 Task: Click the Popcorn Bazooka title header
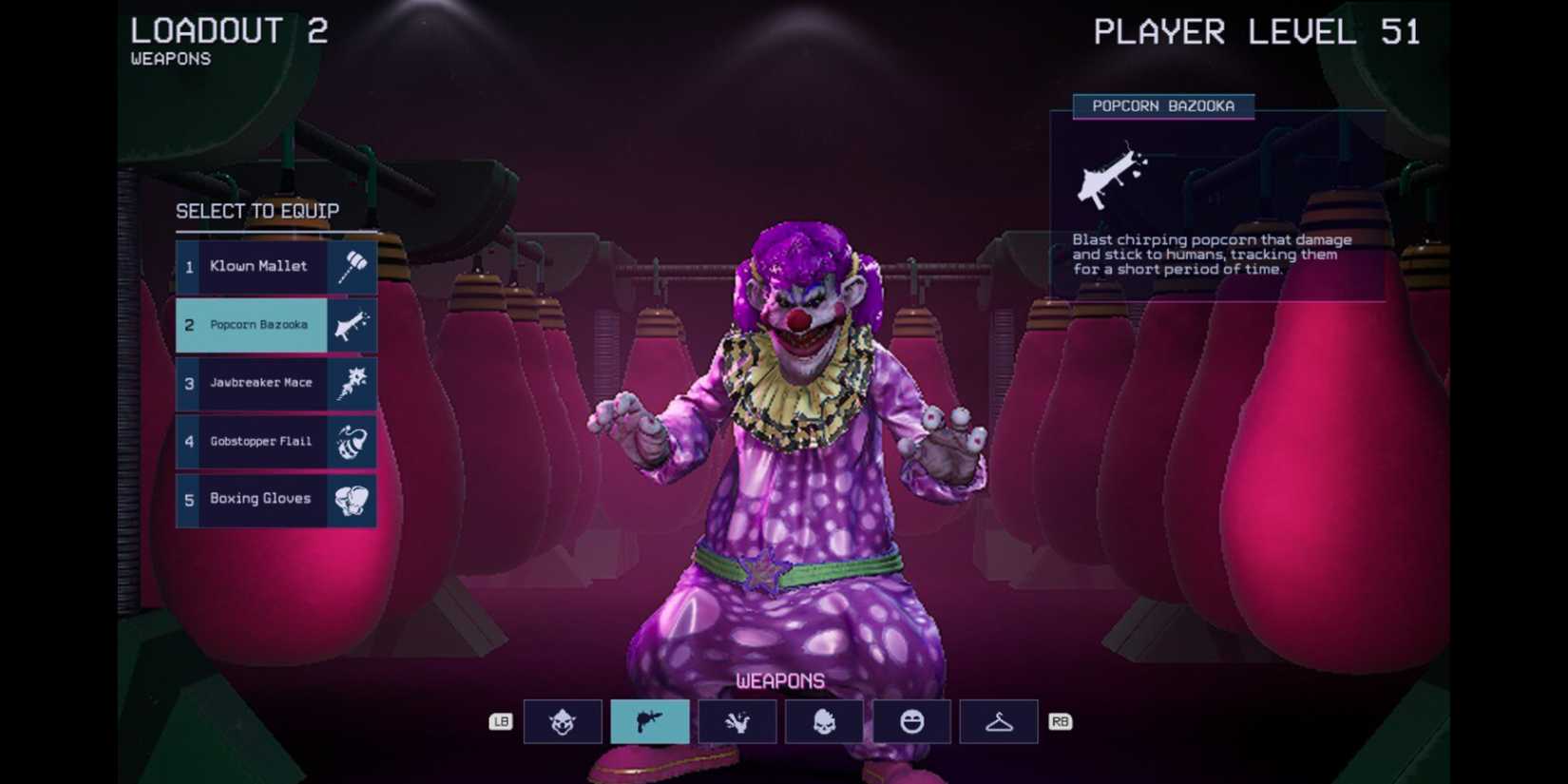point(1162,106)
